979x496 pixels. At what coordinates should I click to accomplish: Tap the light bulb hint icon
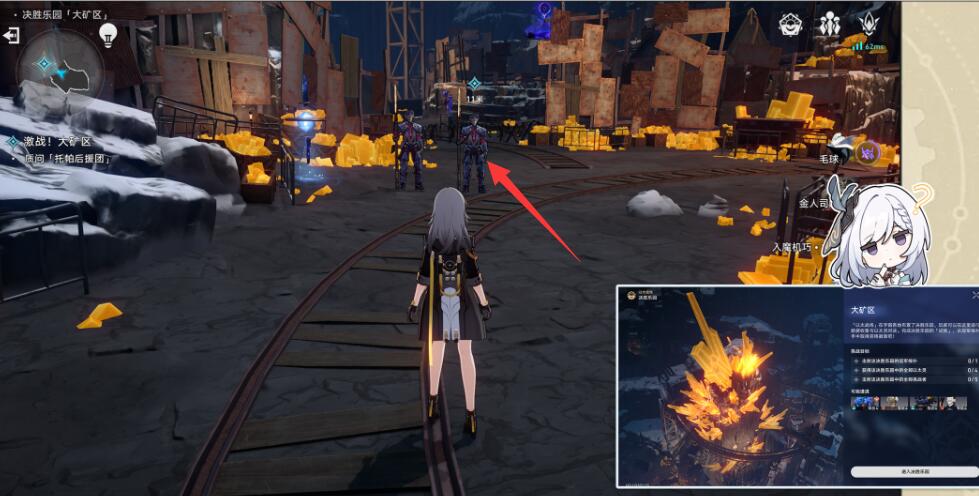point(108,36)
